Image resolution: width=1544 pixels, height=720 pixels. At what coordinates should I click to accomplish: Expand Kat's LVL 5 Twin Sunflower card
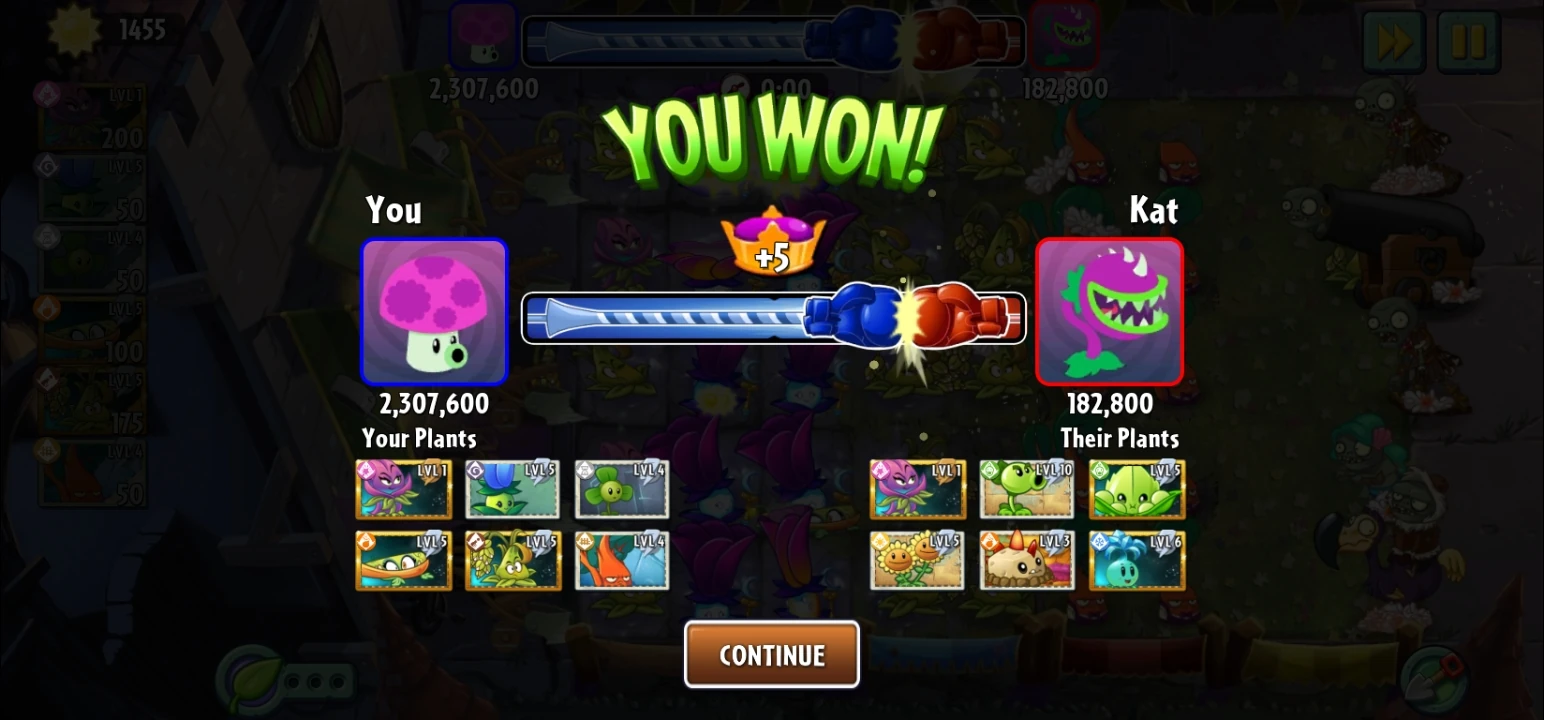[916, 560]
